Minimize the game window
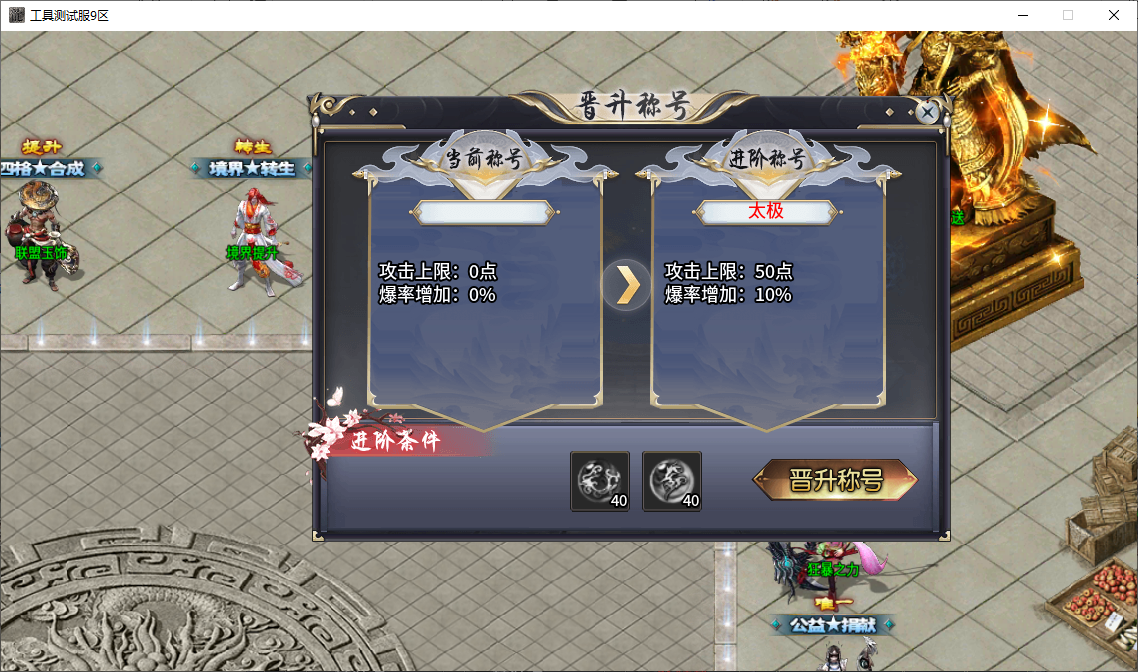Viewport: 1138px width, 672px height. click(1022, 15)
